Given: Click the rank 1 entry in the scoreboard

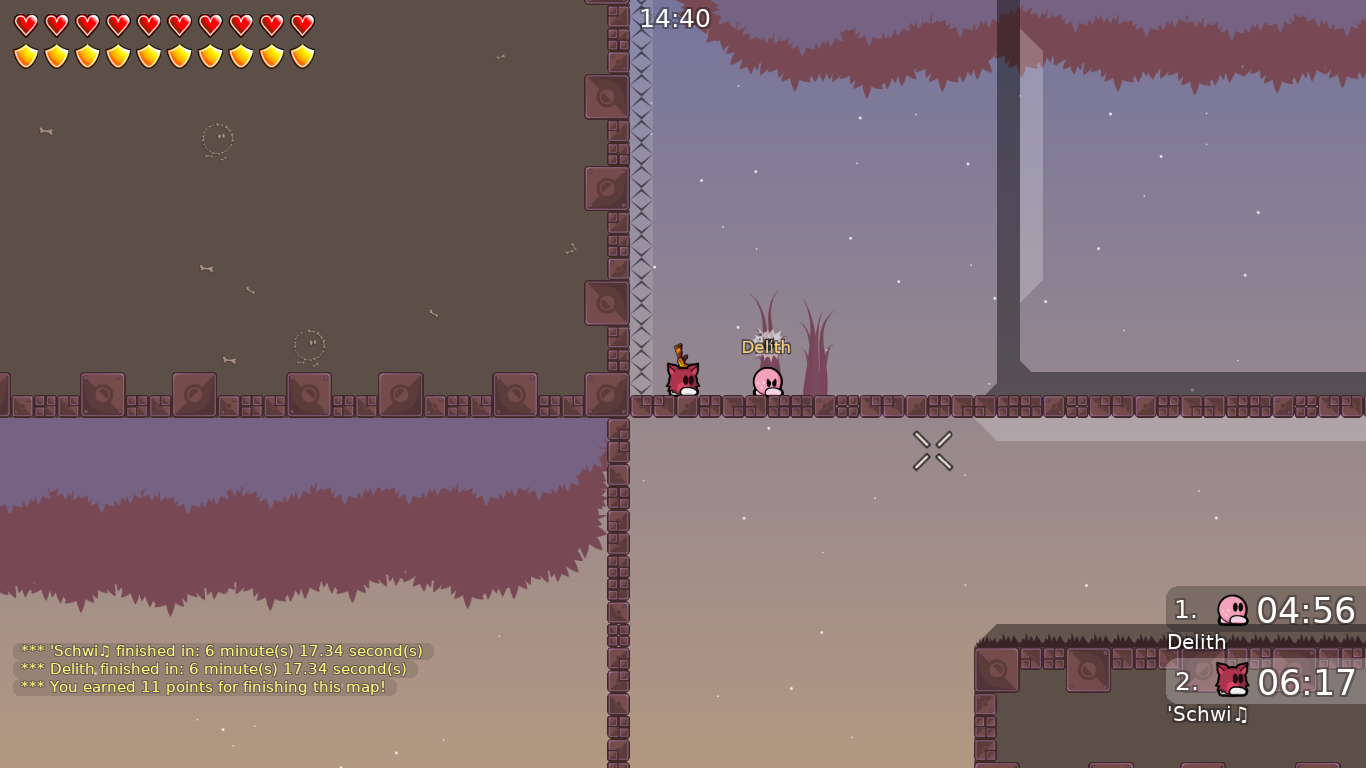Looking at the screenshot, I should [x=1185, y=610].
